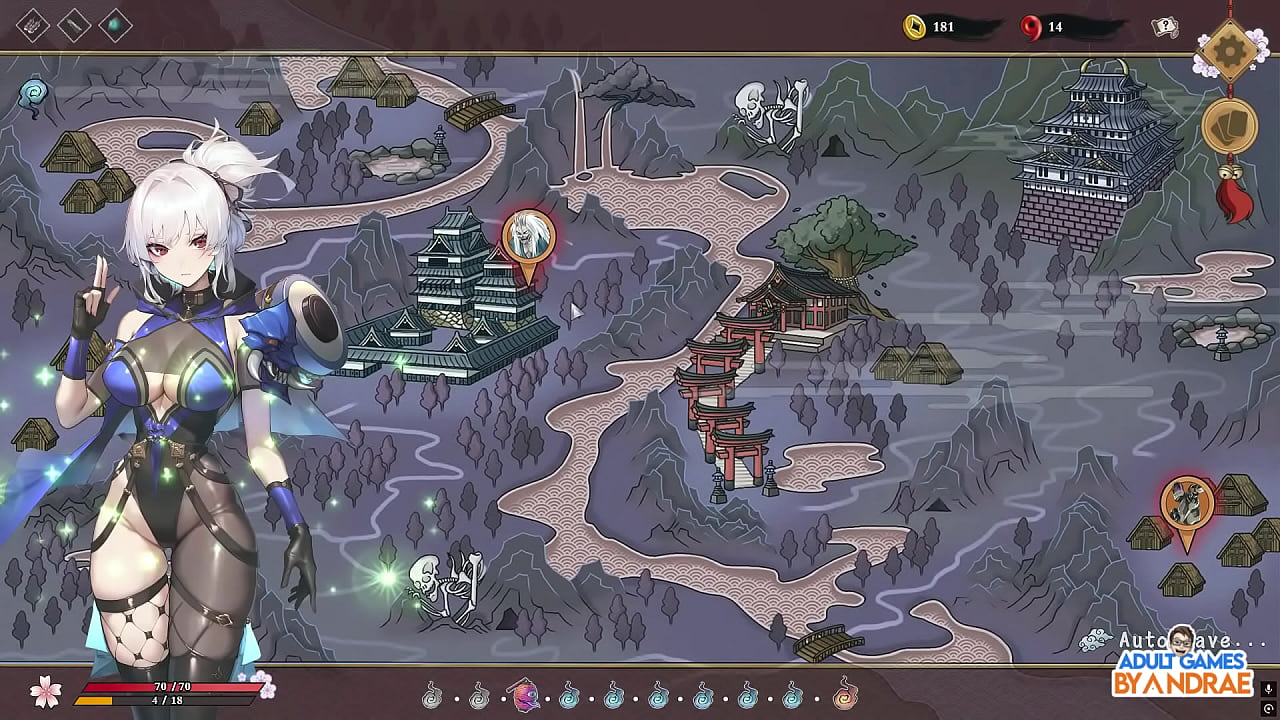Viewport: 1280px width, 720px height.
Task: Open the question mark help scroll
Action: [x=1165, y=27]
